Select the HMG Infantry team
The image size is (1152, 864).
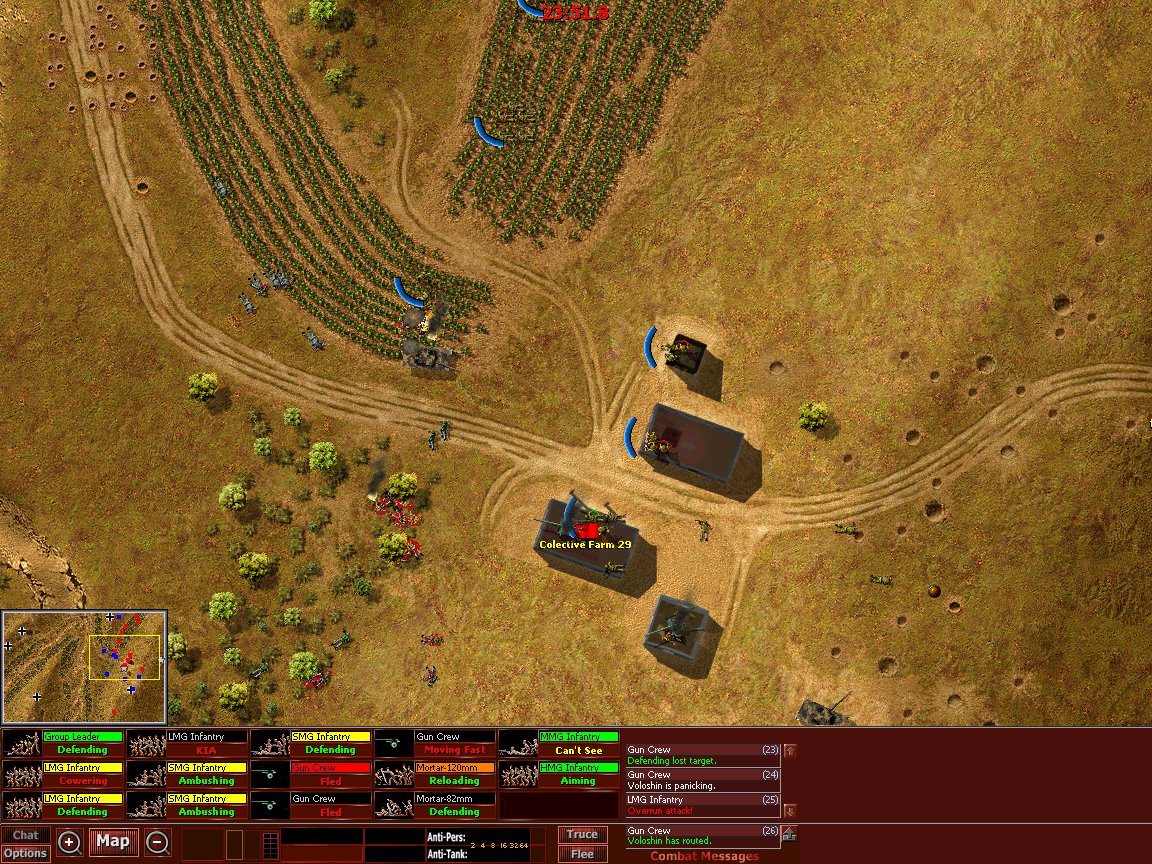pos(559,774)
